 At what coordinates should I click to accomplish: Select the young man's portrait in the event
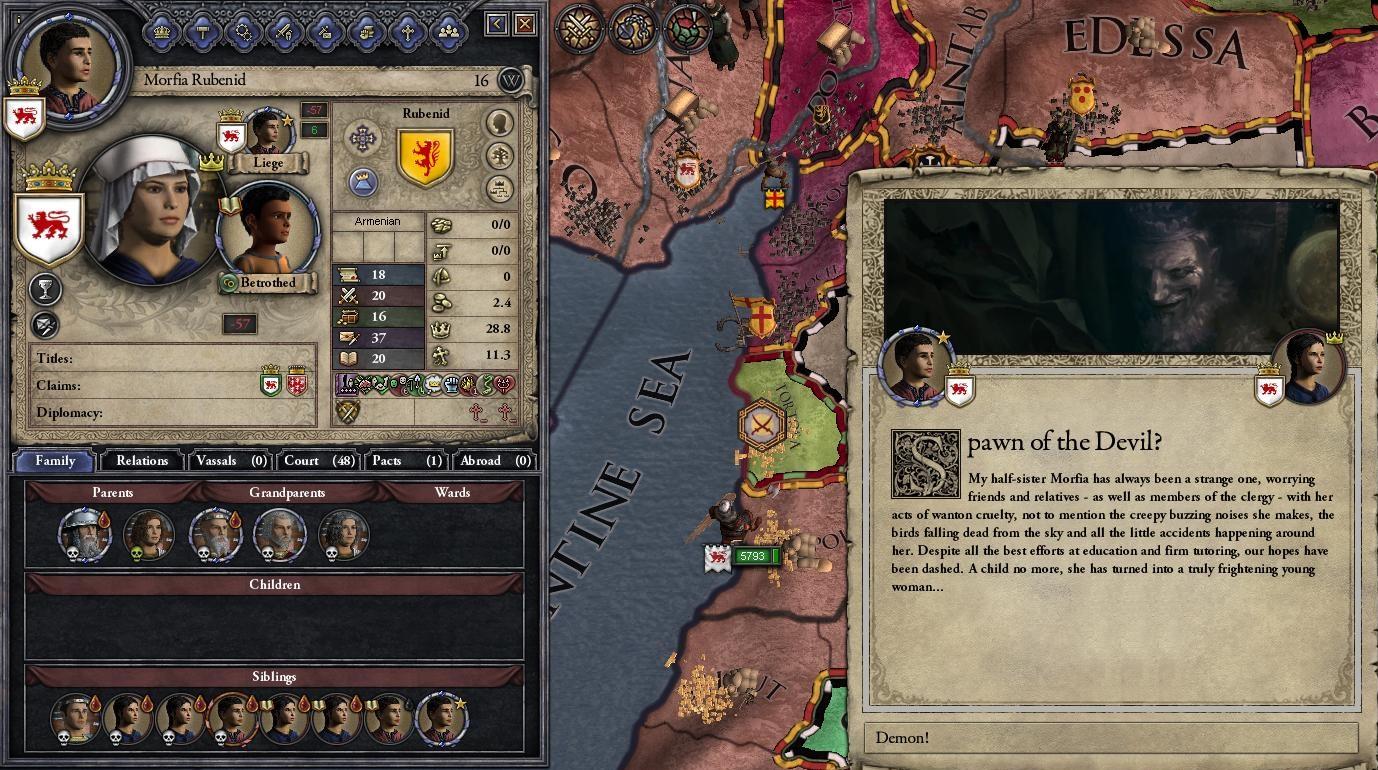pos(915,366)
